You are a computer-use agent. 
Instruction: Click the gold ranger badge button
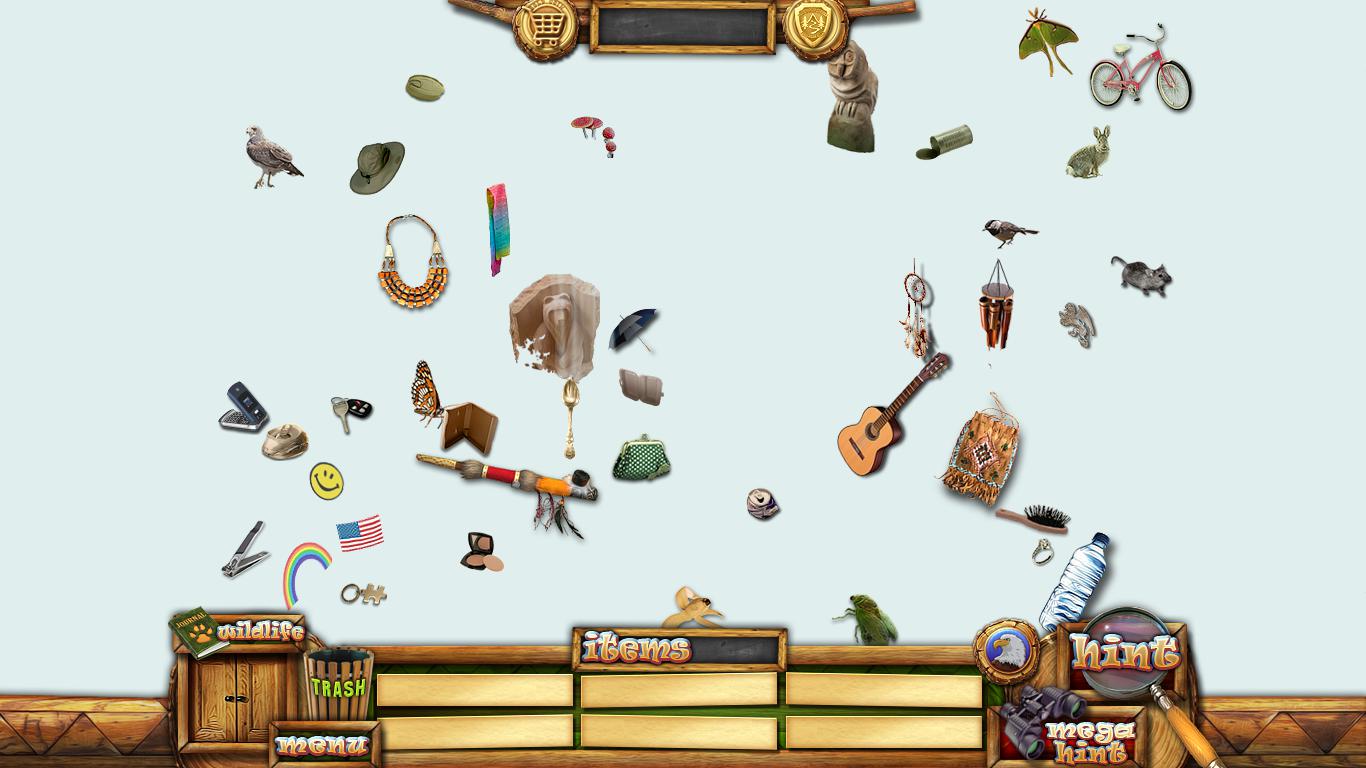815,26
